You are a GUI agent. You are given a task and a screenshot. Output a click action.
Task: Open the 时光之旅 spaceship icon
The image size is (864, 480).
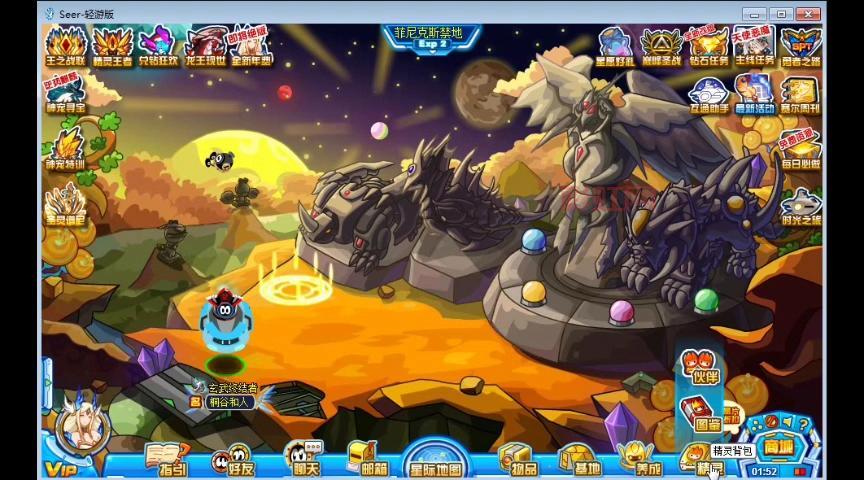click(801, 207)
